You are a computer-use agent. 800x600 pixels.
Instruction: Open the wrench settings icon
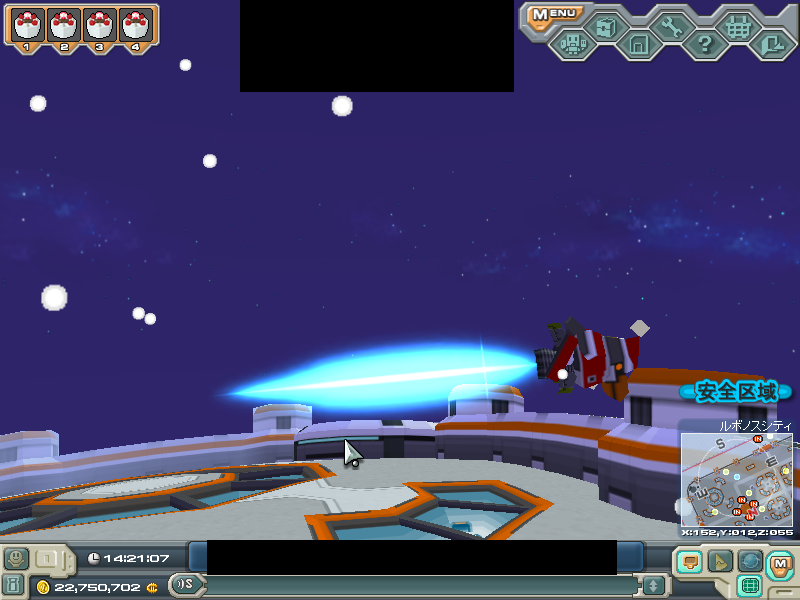(x=671, y=27)
